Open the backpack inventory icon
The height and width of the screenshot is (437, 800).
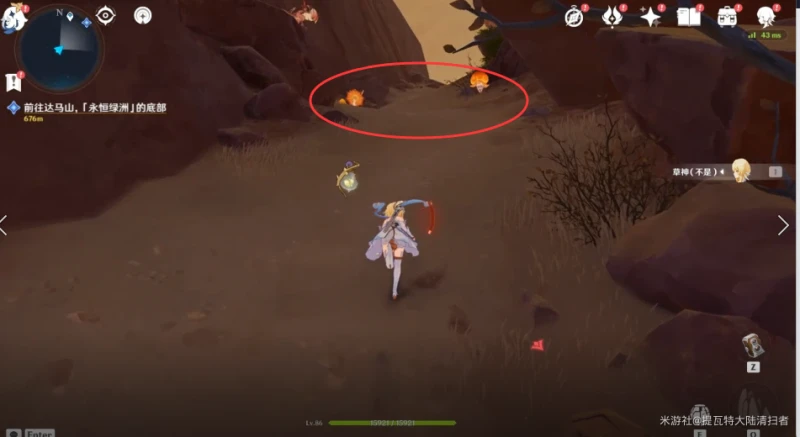pos(727,16)
